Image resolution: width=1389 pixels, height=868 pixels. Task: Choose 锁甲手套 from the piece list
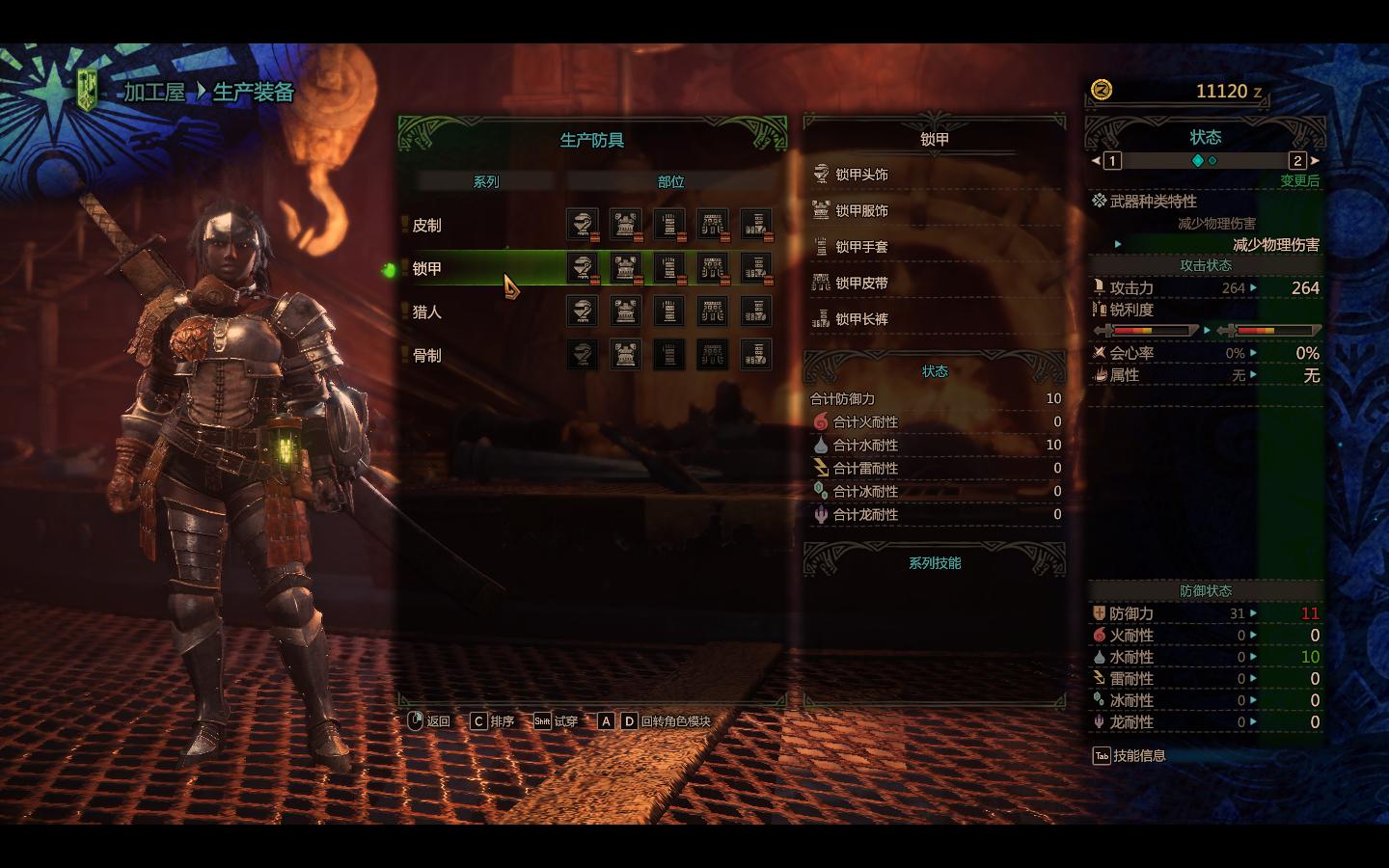[x=861, y=247]
